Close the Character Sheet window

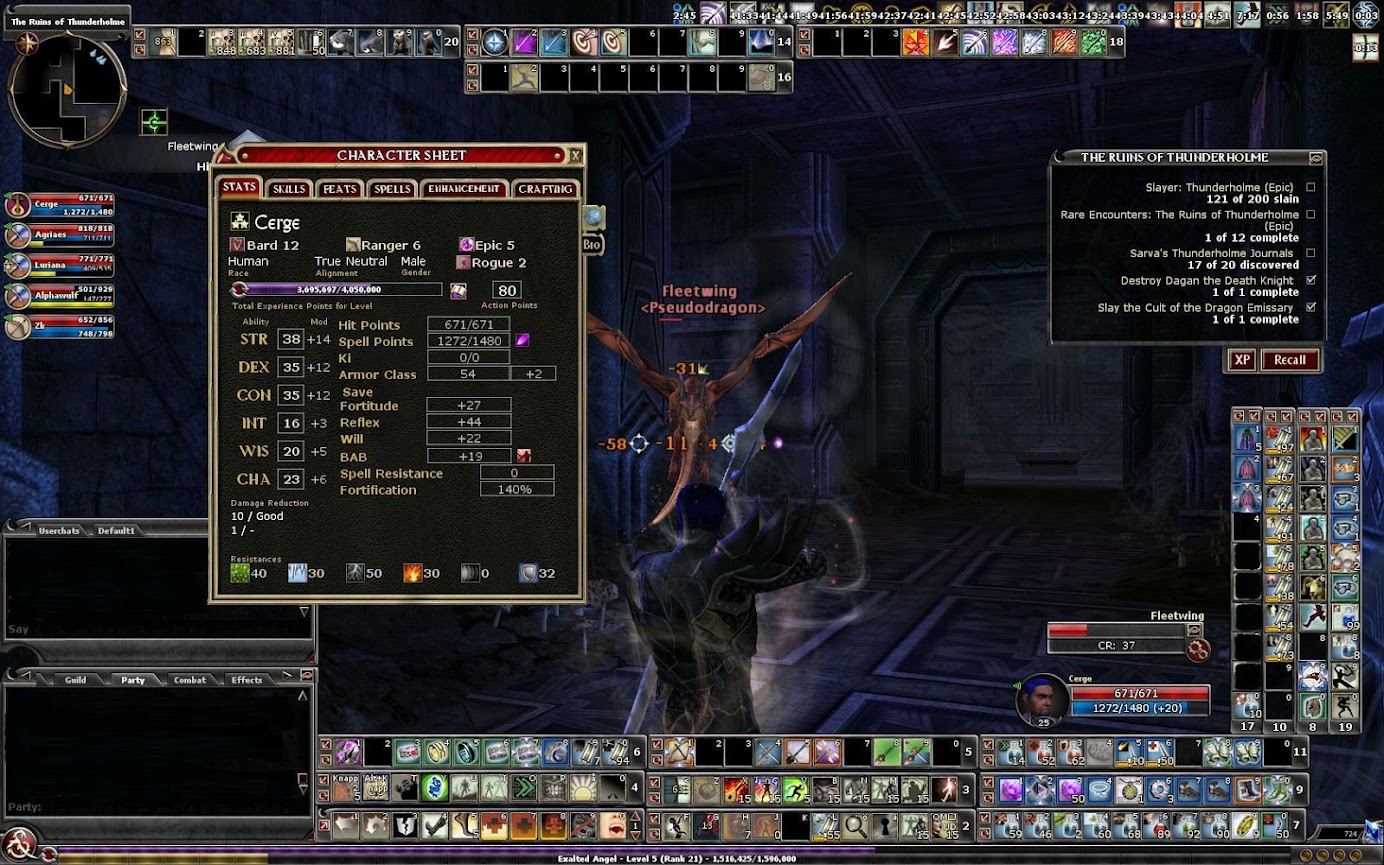click(x=575, y=155)
